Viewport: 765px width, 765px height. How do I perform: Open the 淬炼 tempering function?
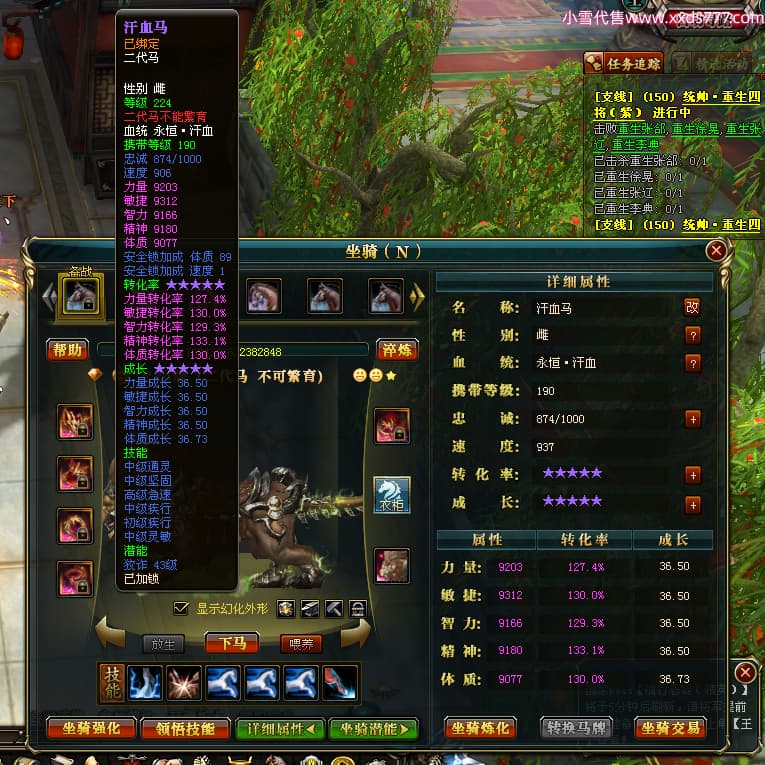click(396, 350)
